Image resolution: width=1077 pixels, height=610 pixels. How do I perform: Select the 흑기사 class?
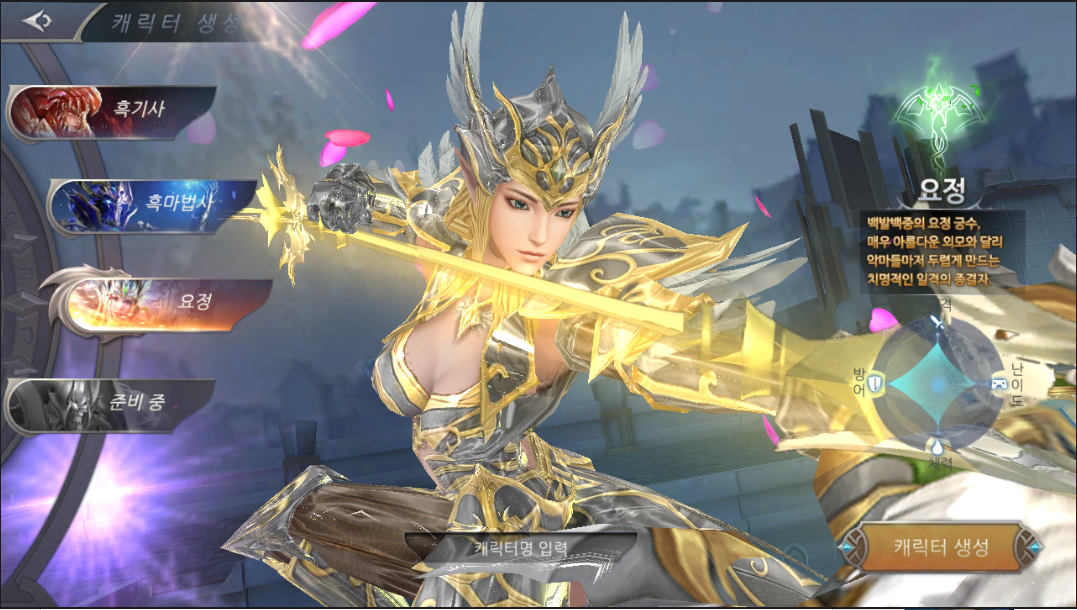pyautogui.click(x=112, y=110)
